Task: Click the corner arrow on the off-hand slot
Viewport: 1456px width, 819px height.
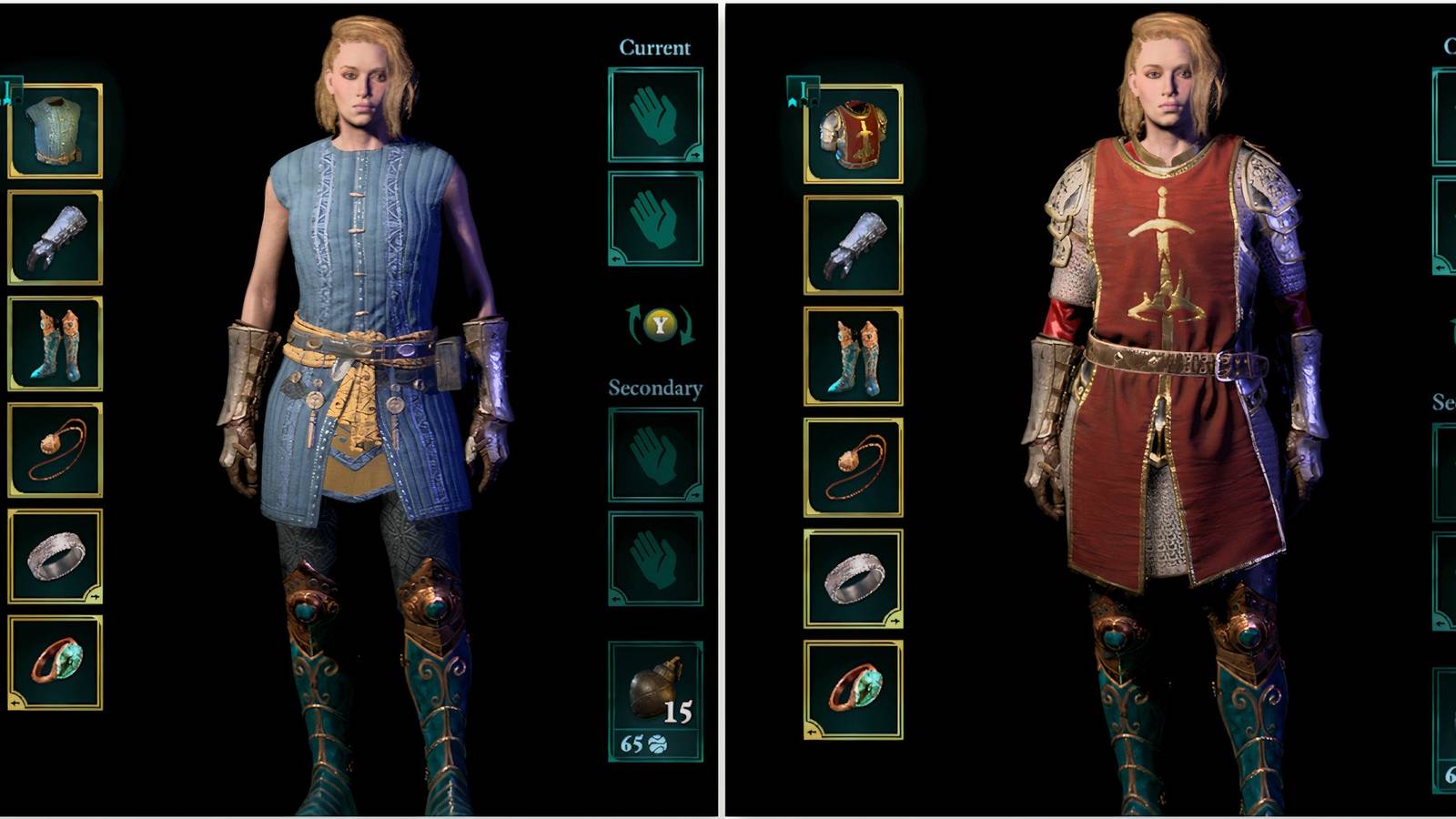Action: click(614, 258)
